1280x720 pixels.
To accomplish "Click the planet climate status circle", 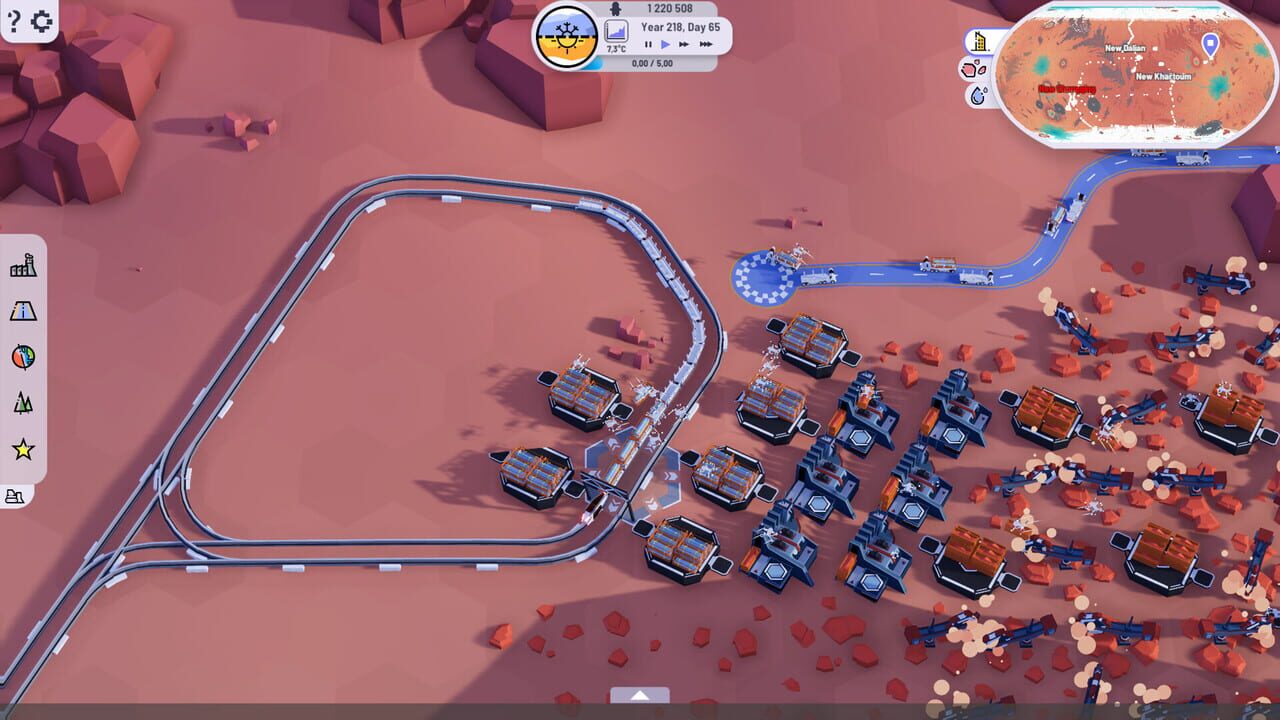I will click(566, 36).
